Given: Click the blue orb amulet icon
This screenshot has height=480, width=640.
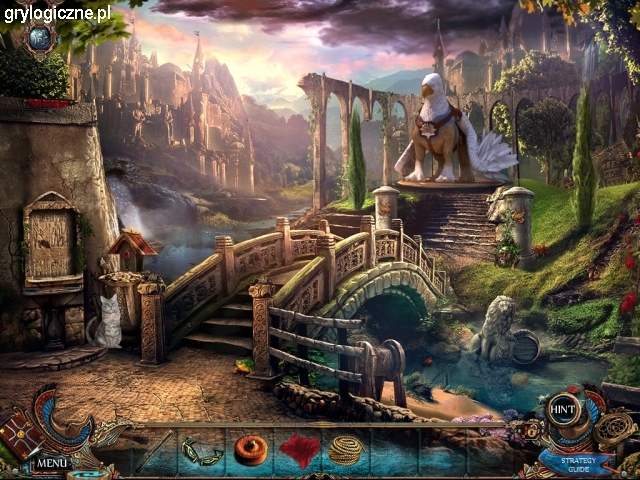Looking at the screenshot, I should (40, 37).
